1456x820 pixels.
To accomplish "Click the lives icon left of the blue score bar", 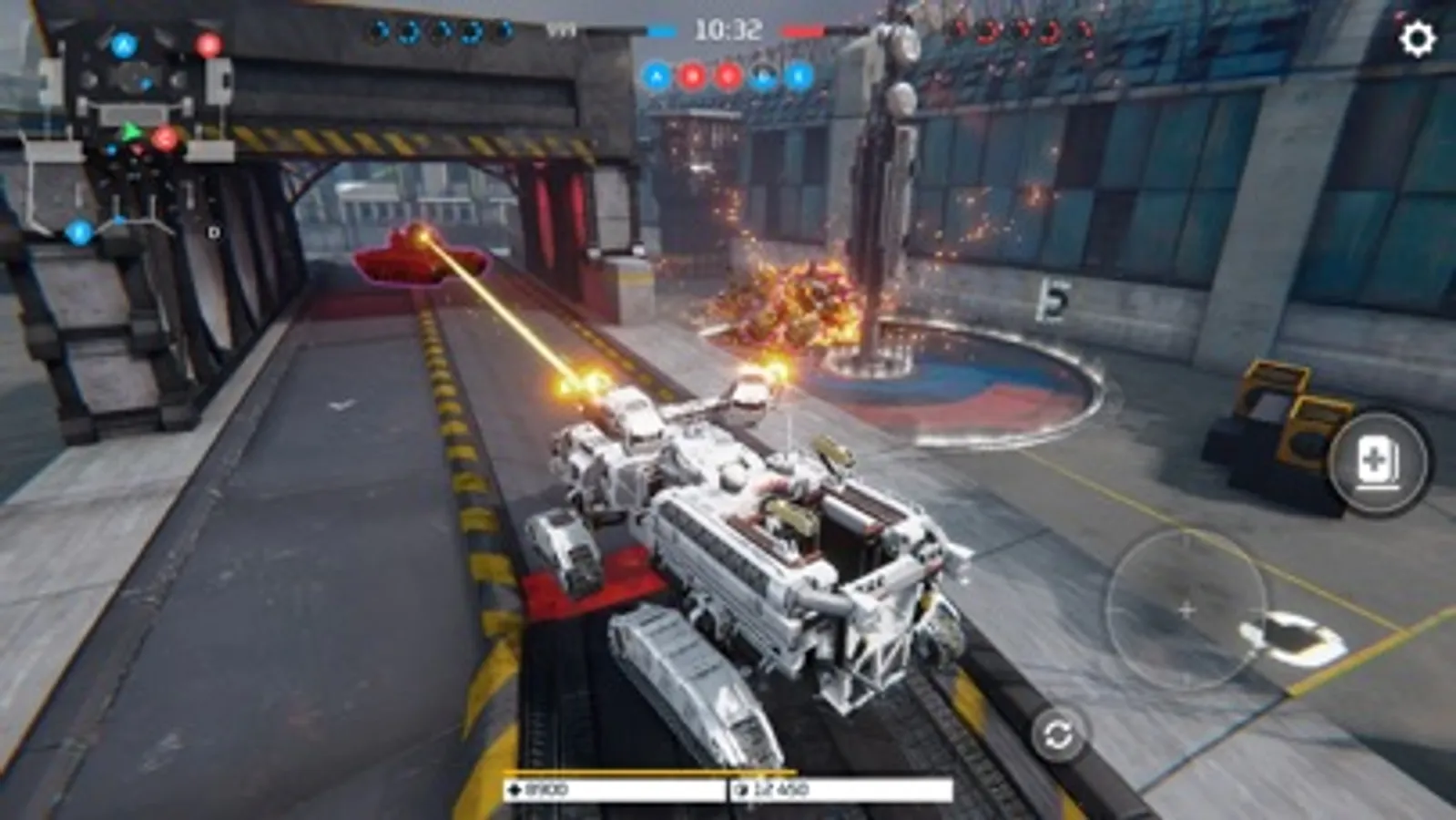I will pyautogui.click(x=564, y=27).
